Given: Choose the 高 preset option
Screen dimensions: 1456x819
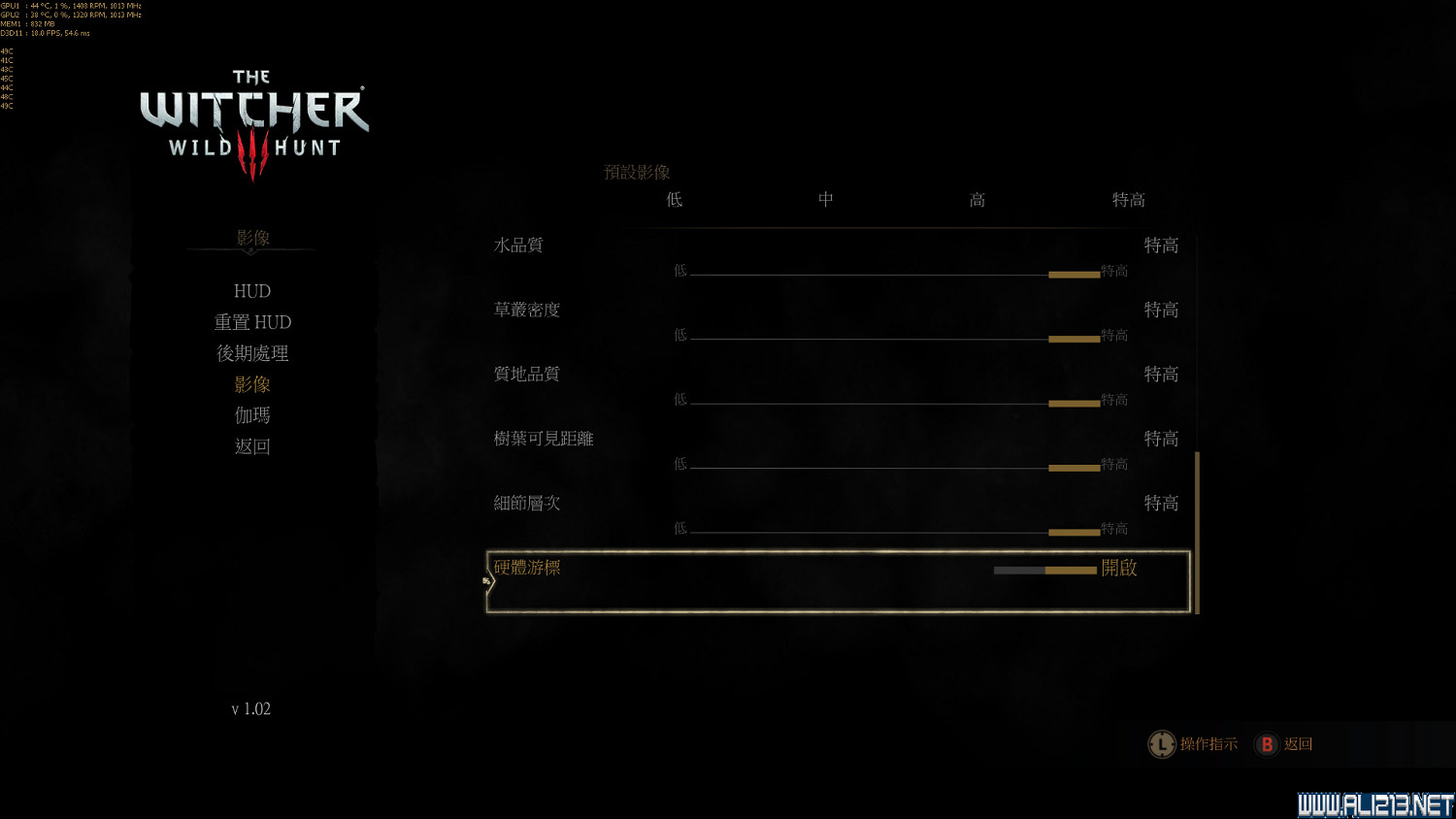Looking at the screenshot, I should click(x=976, y=200).
